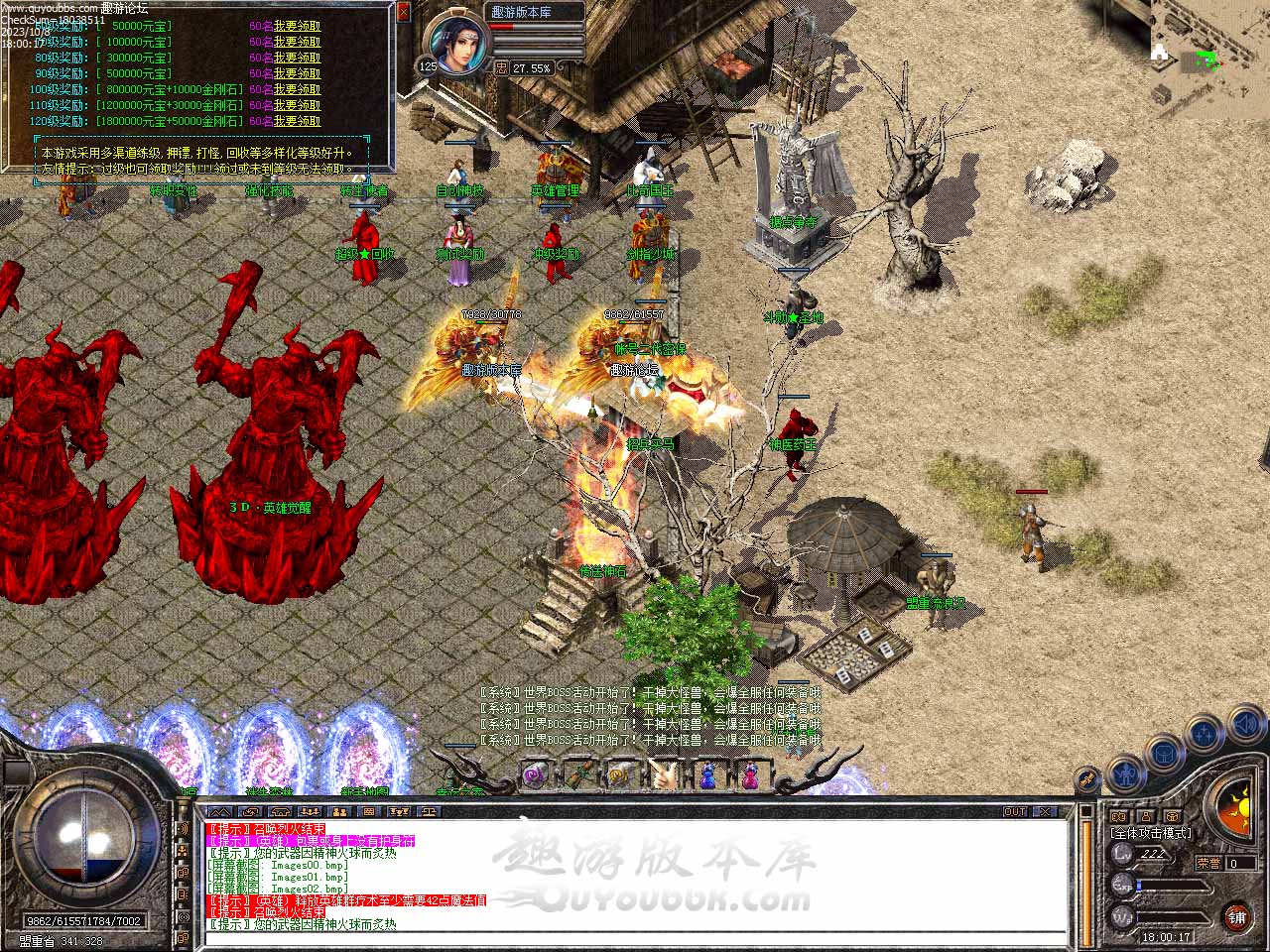Image resolution: width=1270 pixels, height=952 pixels.
Task: Open the 铺 shop button
Action: pyautogui.click(x=1236, y=915)
